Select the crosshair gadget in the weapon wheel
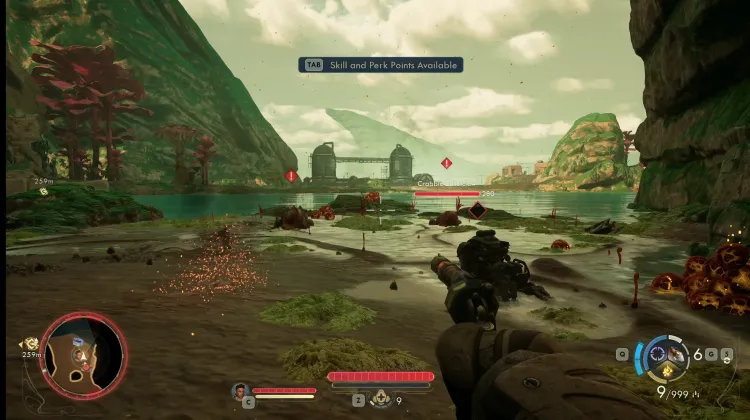This screenshot has width=750, height=420. click(x=658, y=353)
